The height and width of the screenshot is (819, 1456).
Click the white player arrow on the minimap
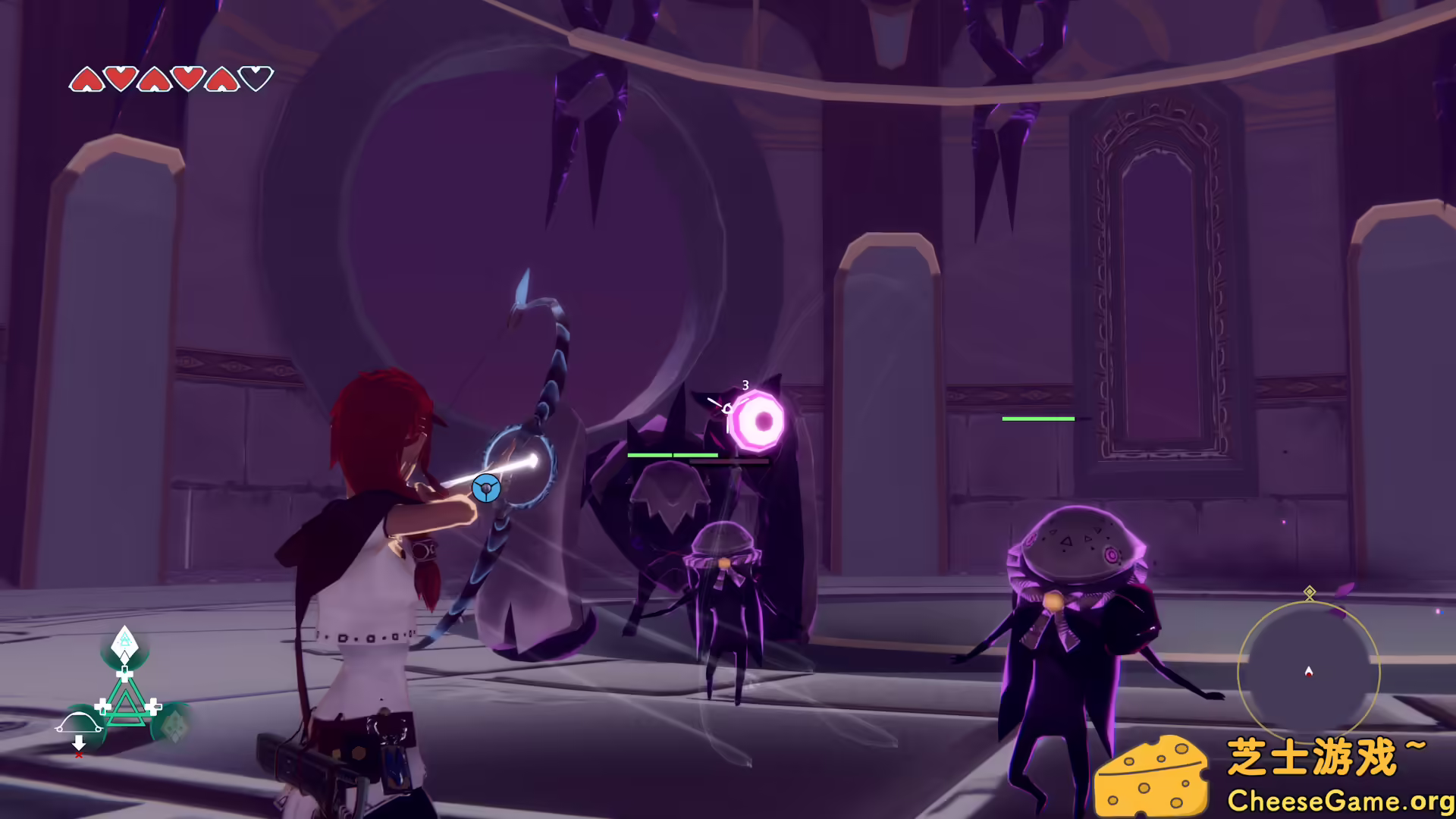coord(1308,671)
